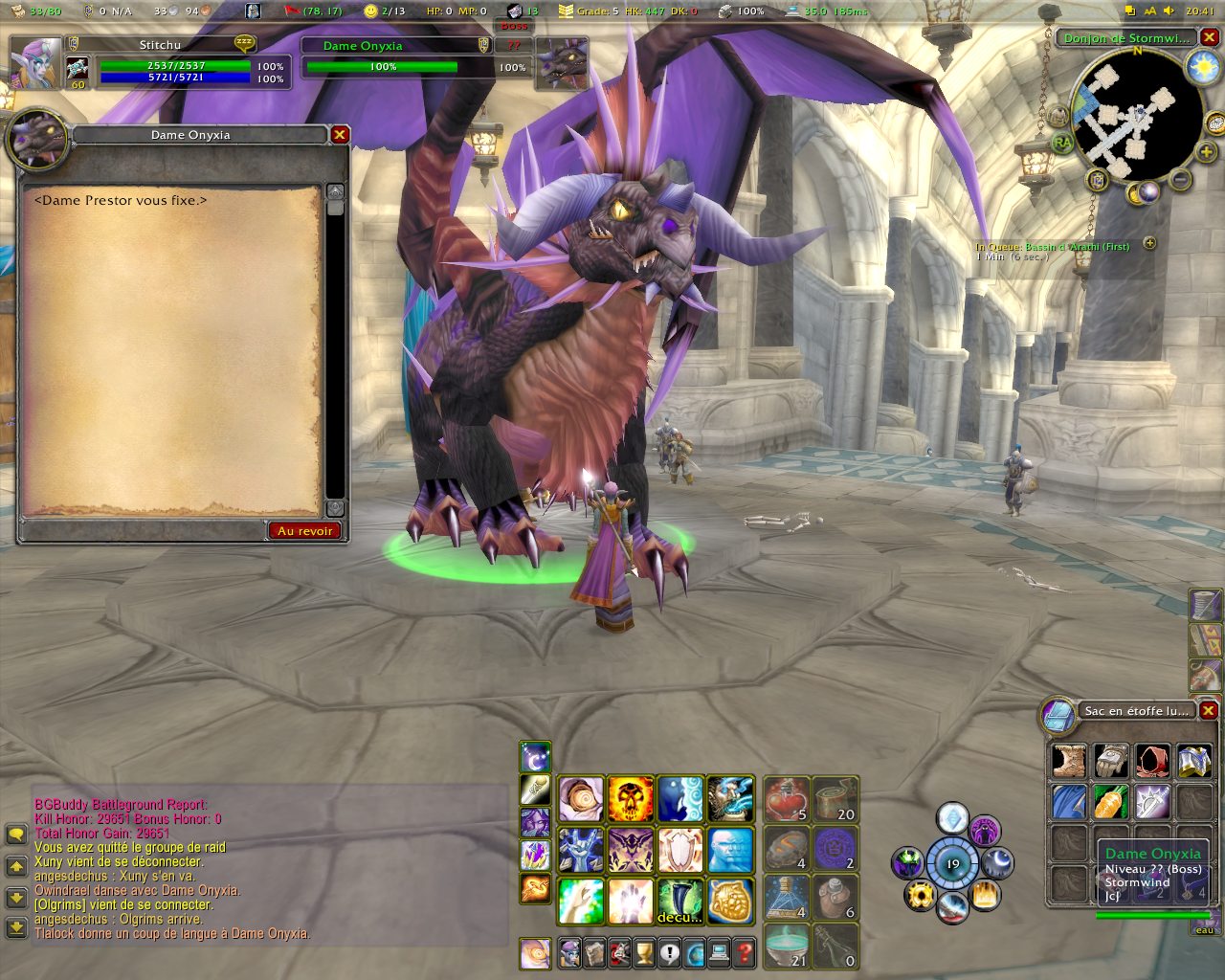Screen dimensions: 1225x980
Task: Cast the white shield spell
Action: click(x=680, y=850)
